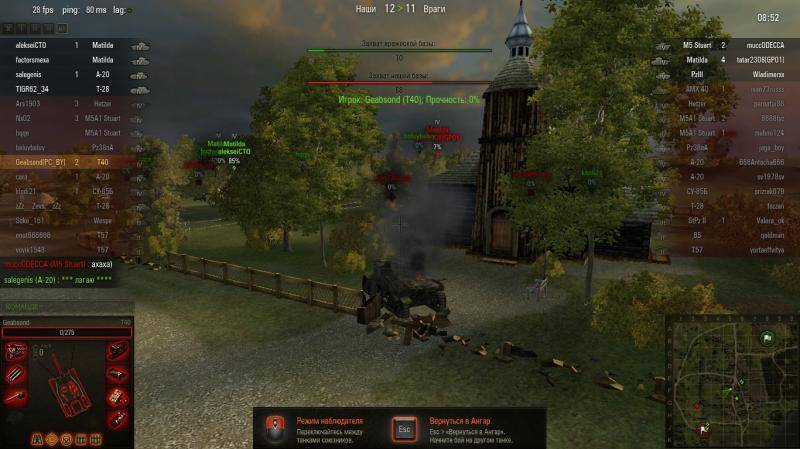Click the green flag base marker on minimap
The width and height of the screenshot is (800, 449).
pyautogui.click(x=766, y=338)
